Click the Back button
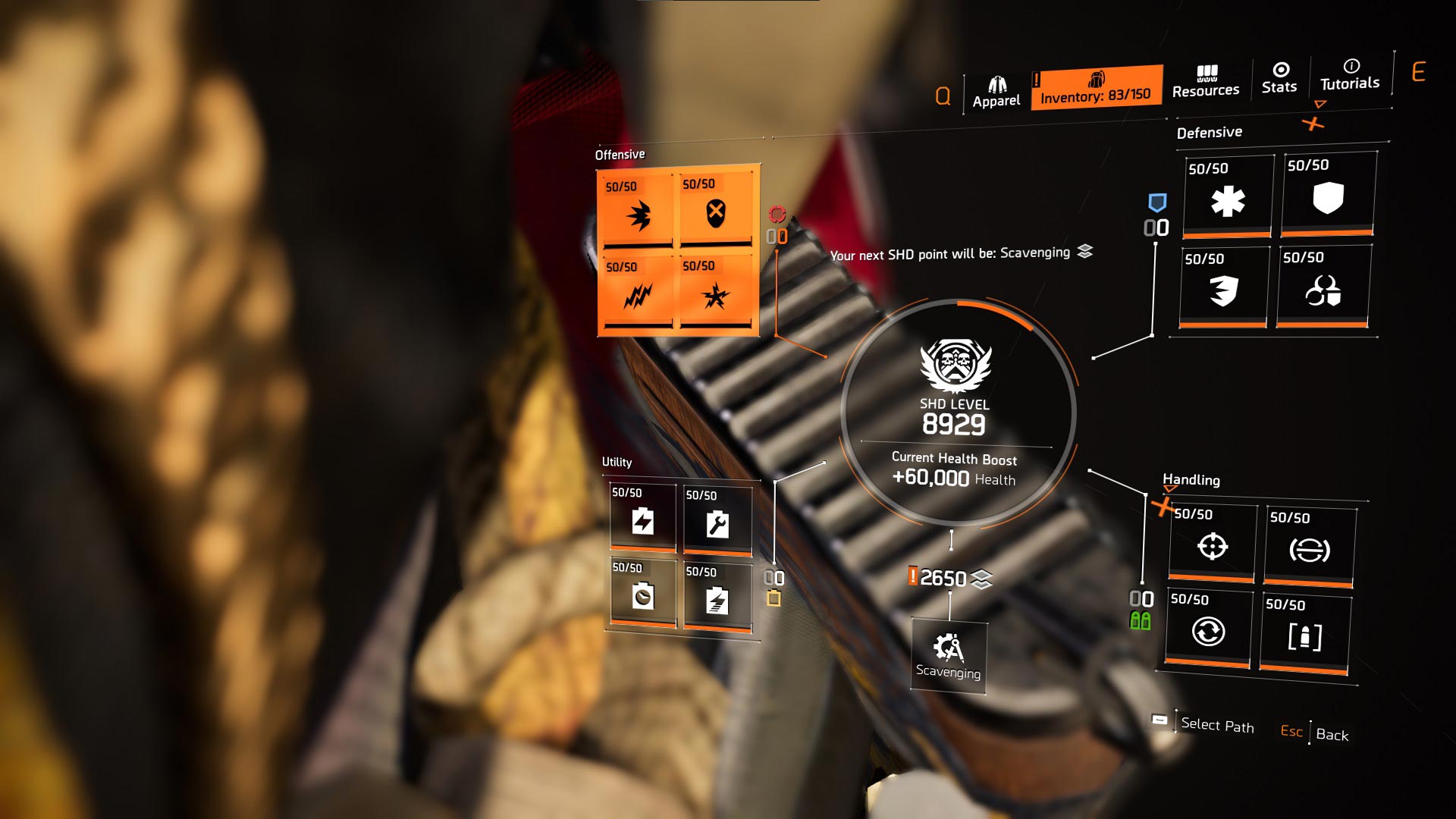Image resolution: width=1456 pixels, height=819 pixels. (1332, 734)
